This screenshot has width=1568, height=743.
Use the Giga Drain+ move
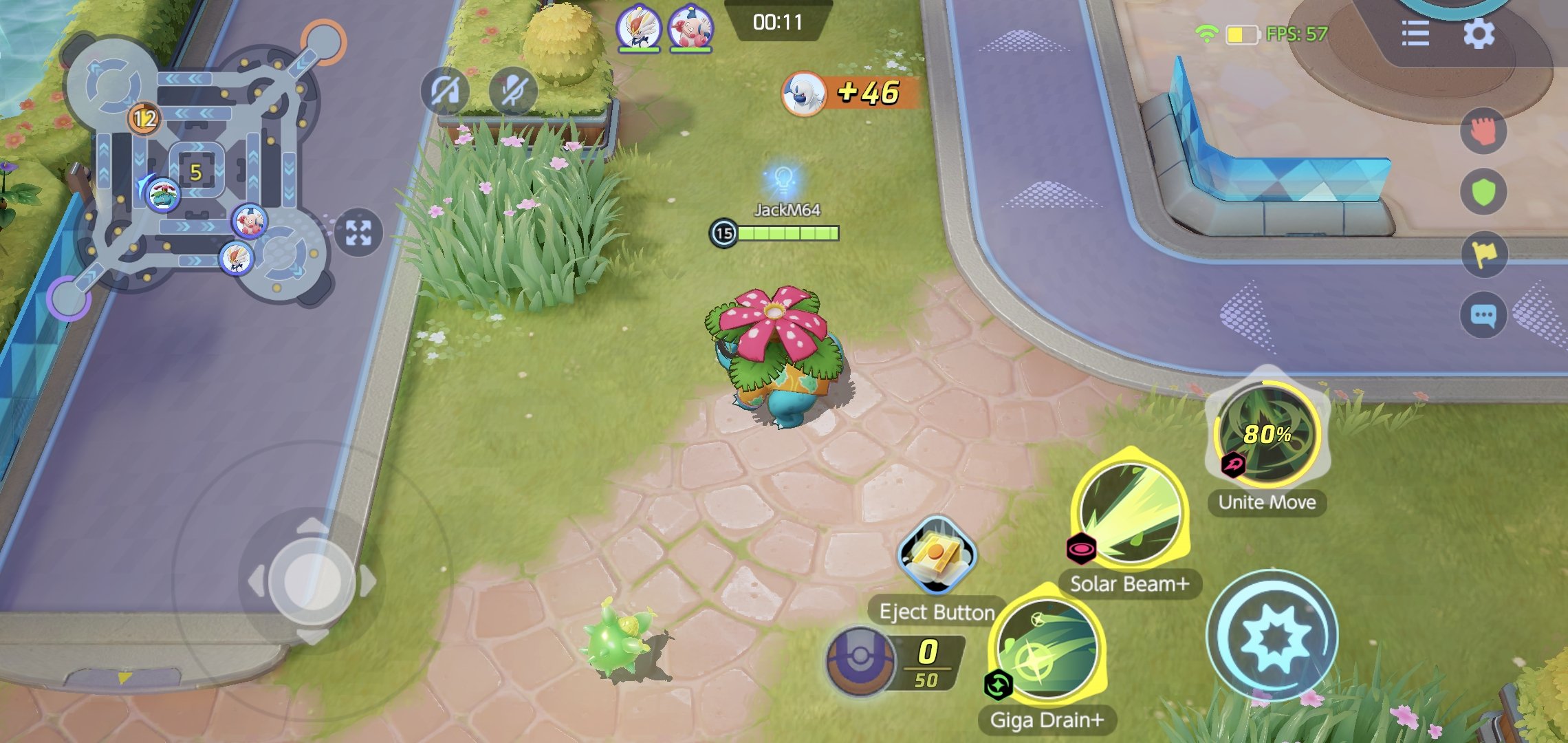coord(1047,652)
